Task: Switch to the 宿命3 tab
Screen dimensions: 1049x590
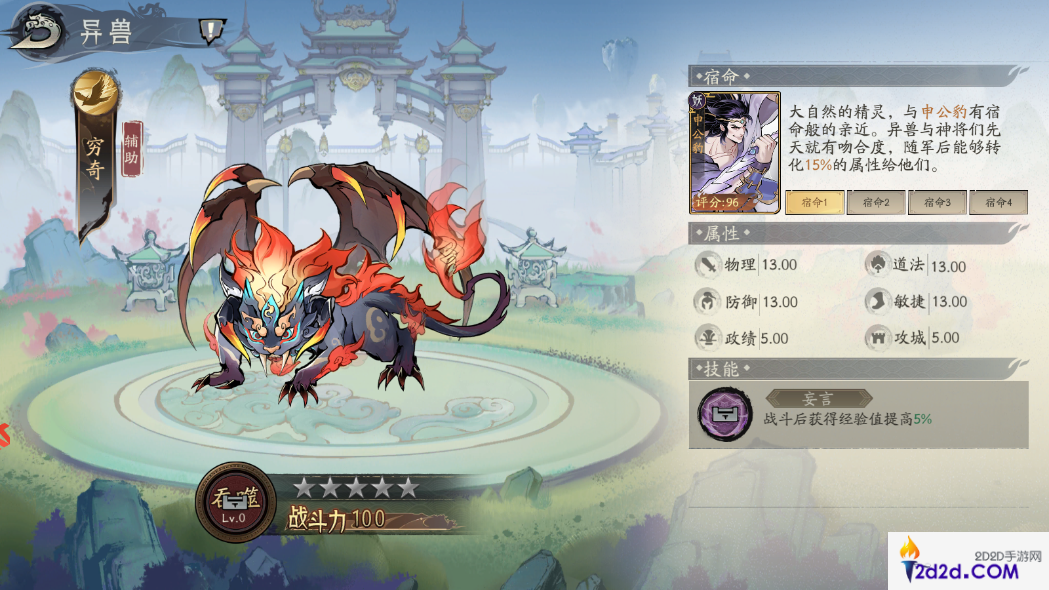Action: (x=936, y=202)
